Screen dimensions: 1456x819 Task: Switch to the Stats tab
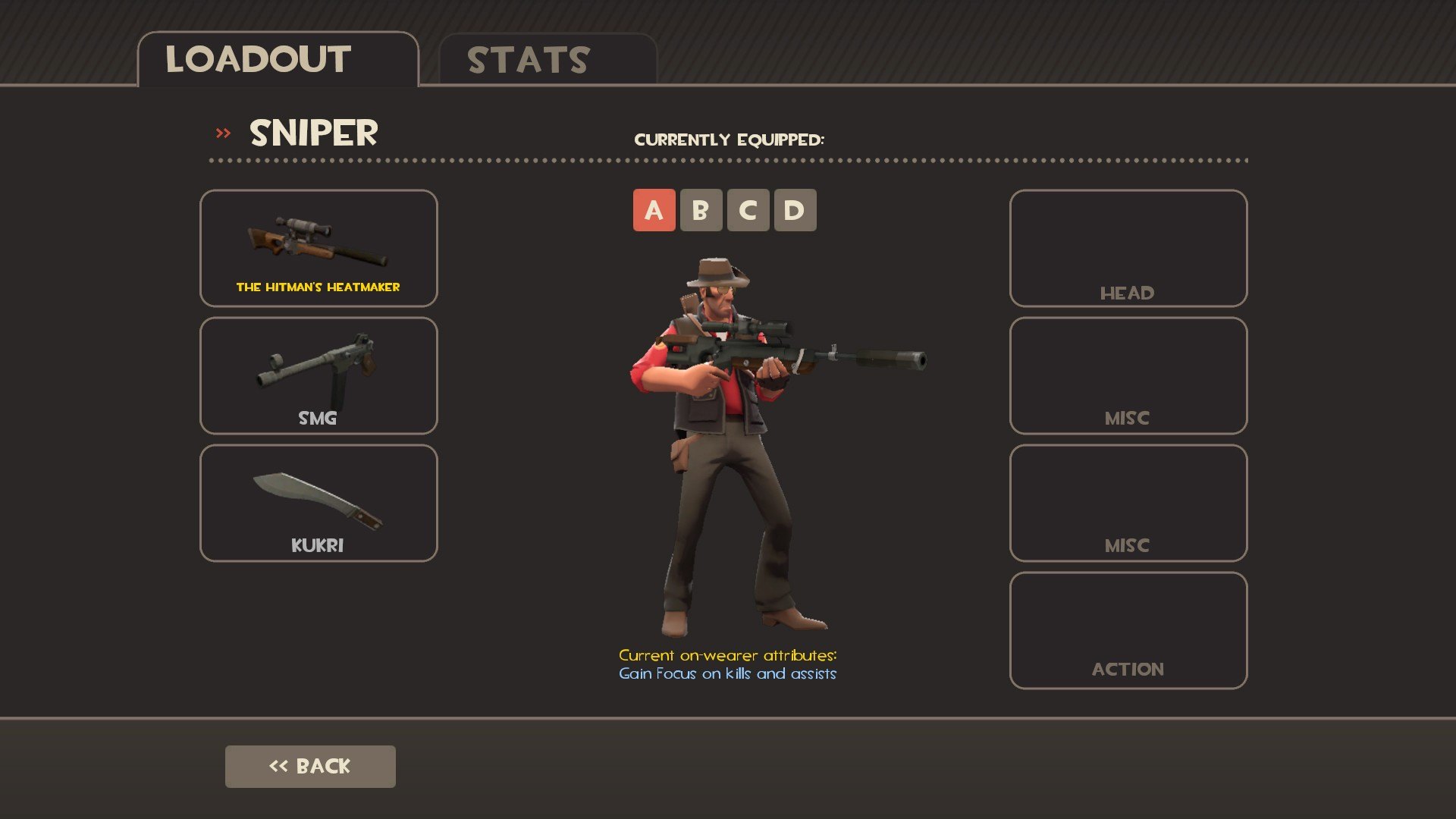548,60
